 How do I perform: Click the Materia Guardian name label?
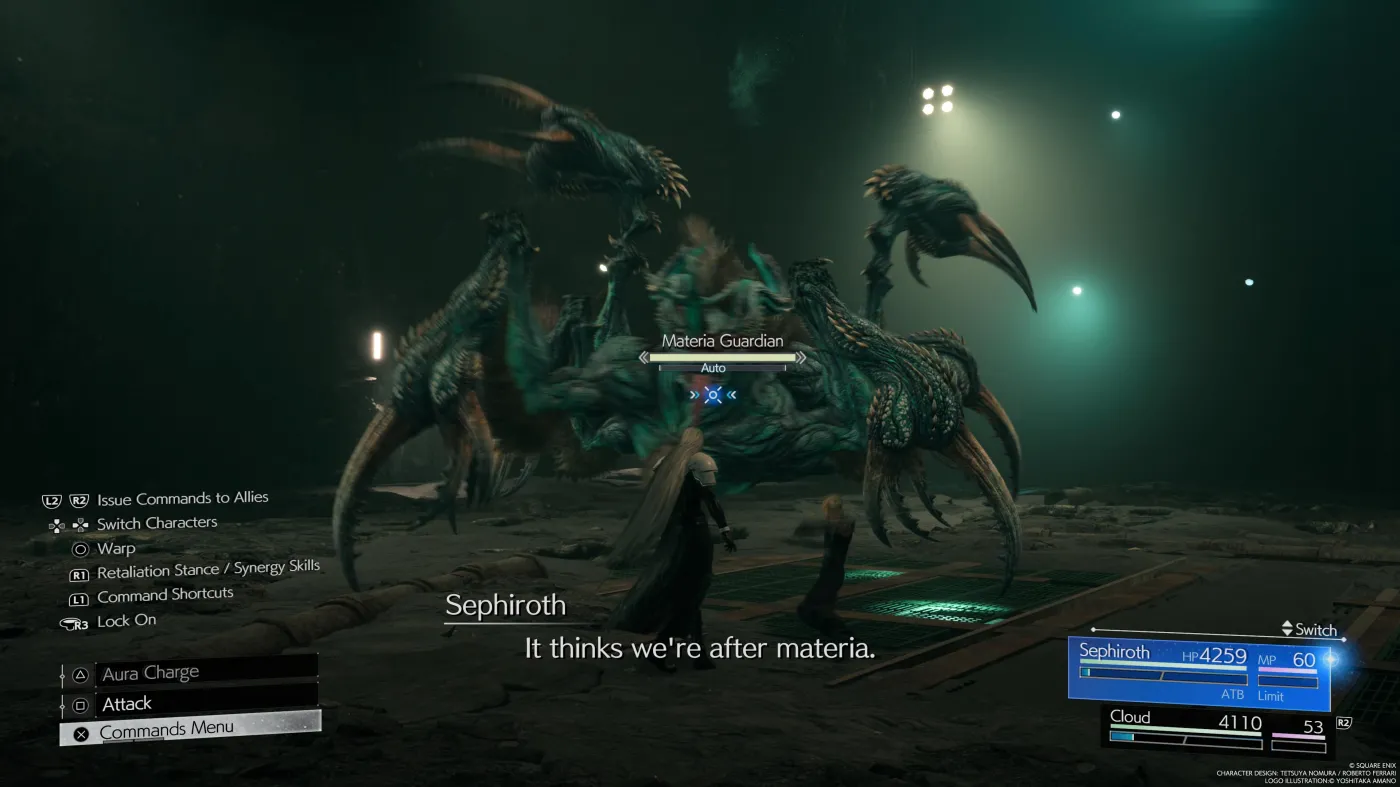point(722,341)
